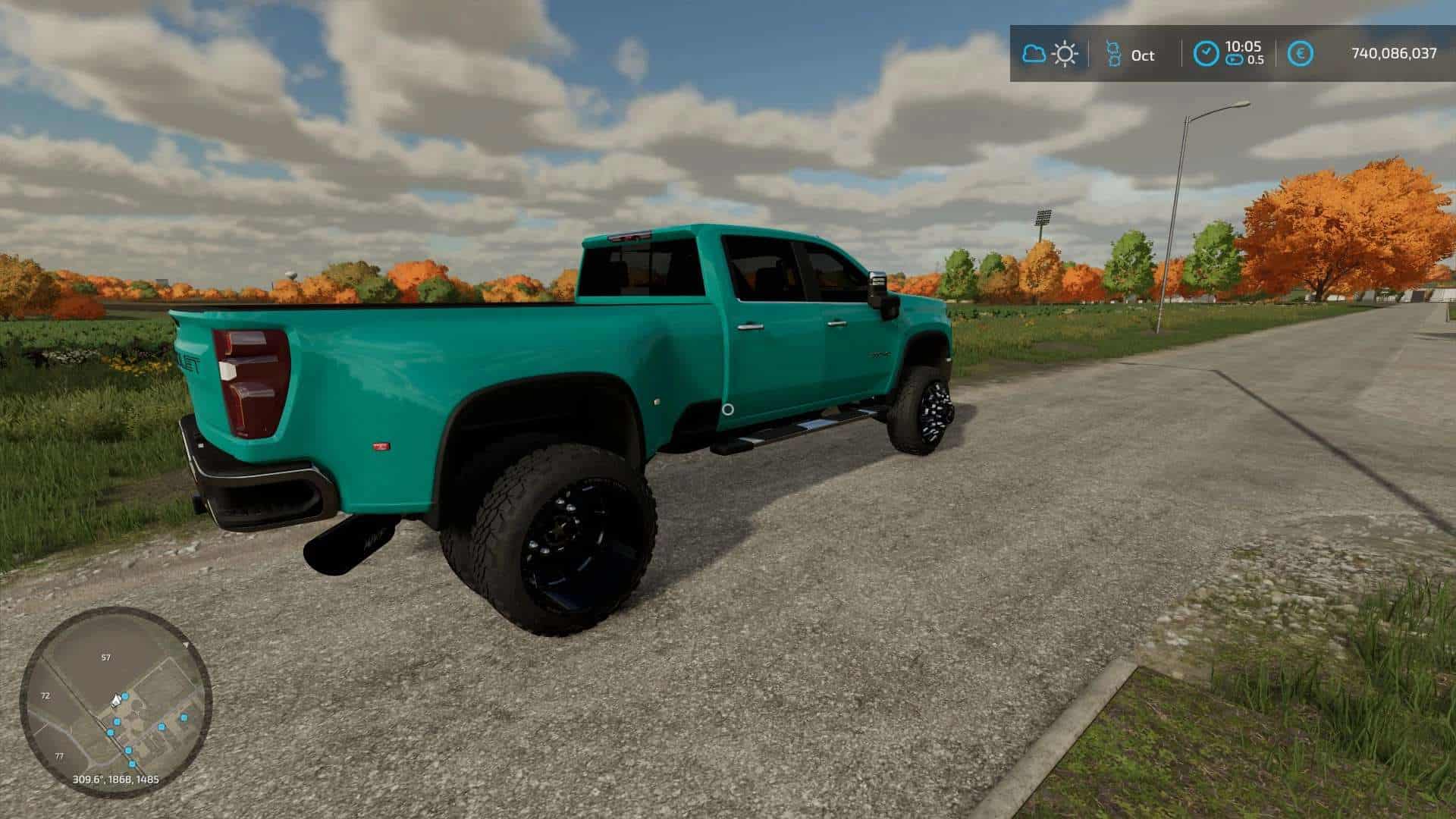
Task: Click the cloud and sun weather icon
Action: (x=1050, y=54)
